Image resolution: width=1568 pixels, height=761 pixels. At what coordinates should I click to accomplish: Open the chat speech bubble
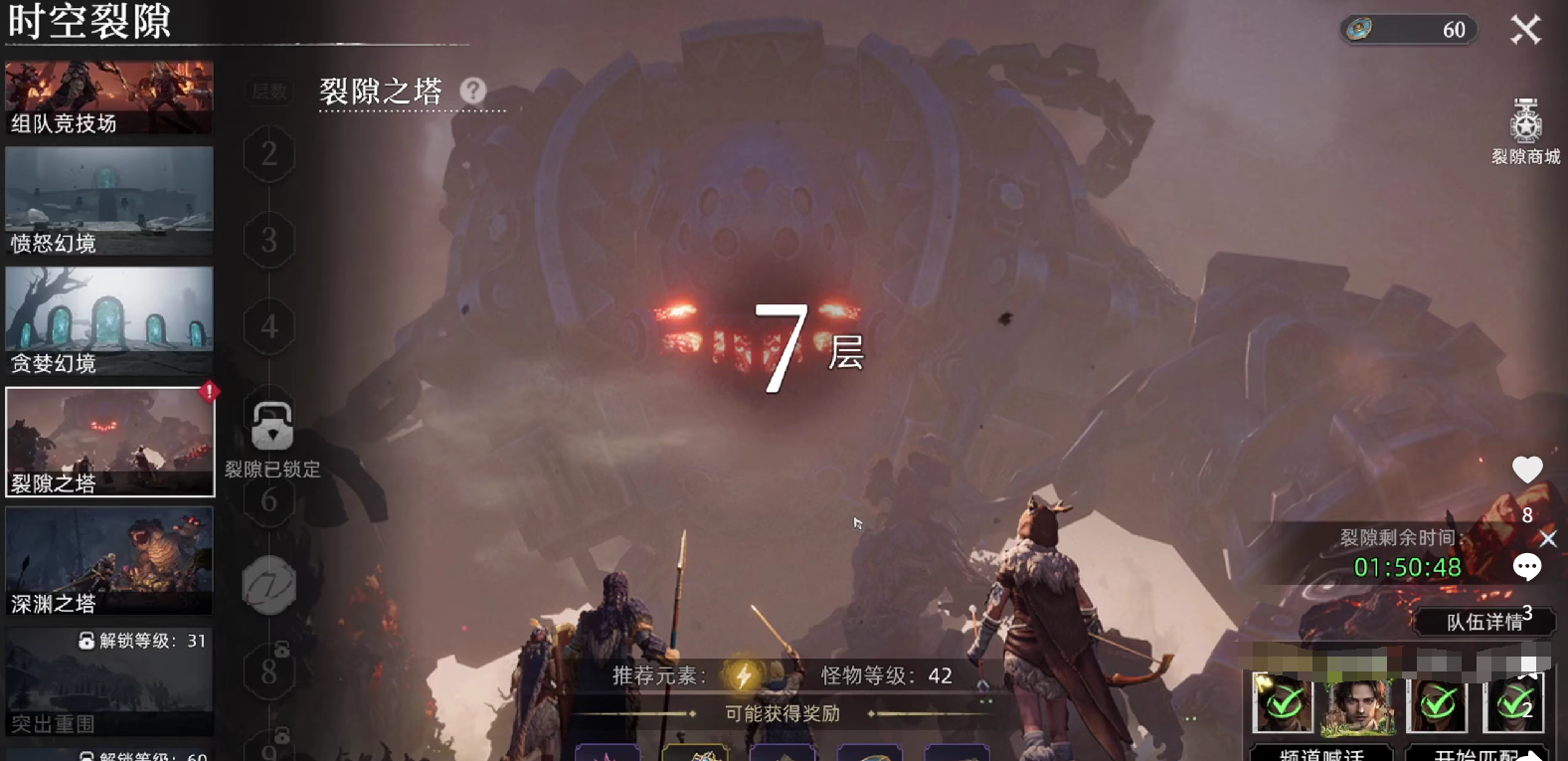click(1527, 567)
